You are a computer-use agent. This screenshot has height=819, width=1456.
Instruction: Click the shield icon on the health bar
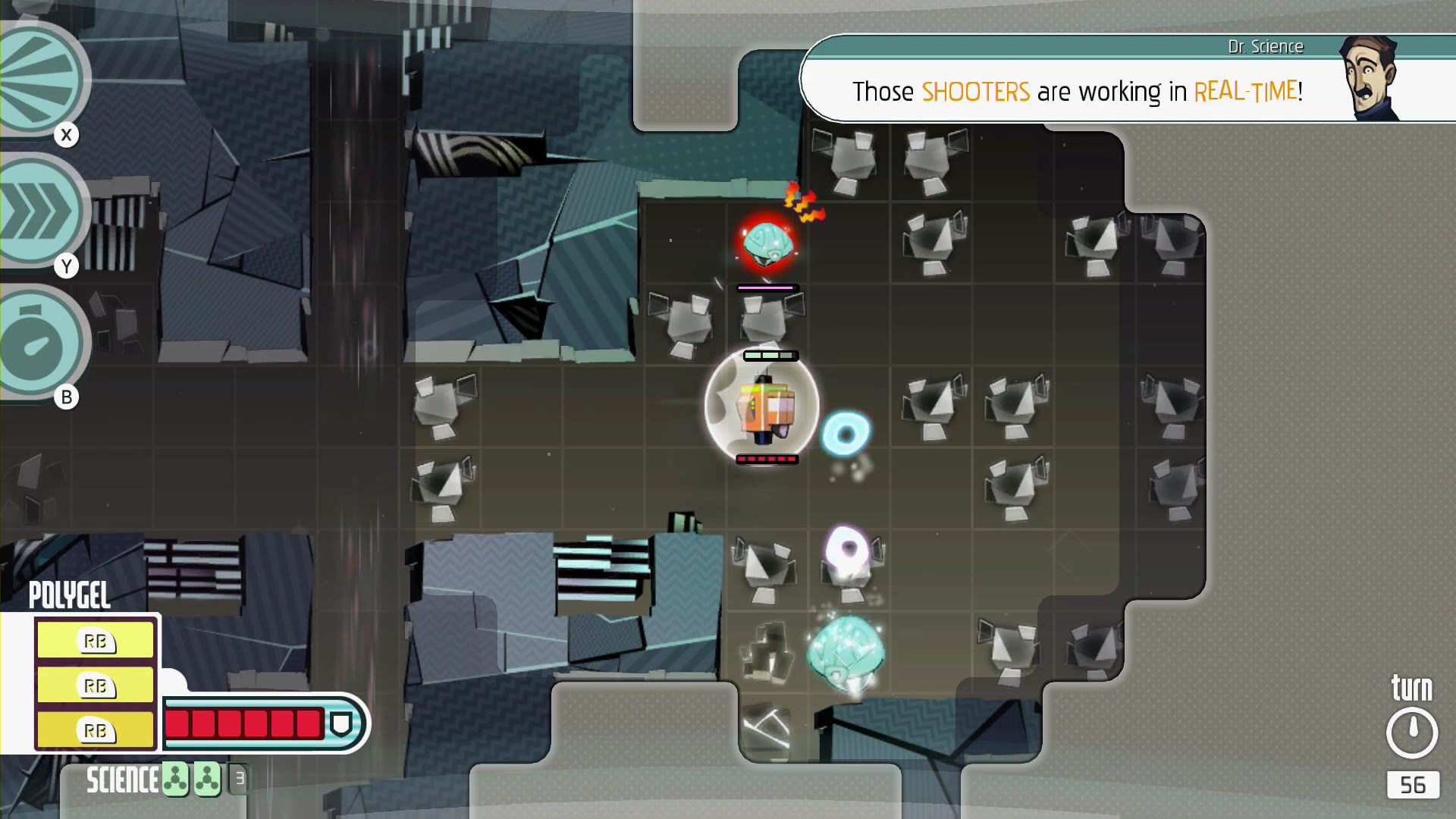[342, 724]
